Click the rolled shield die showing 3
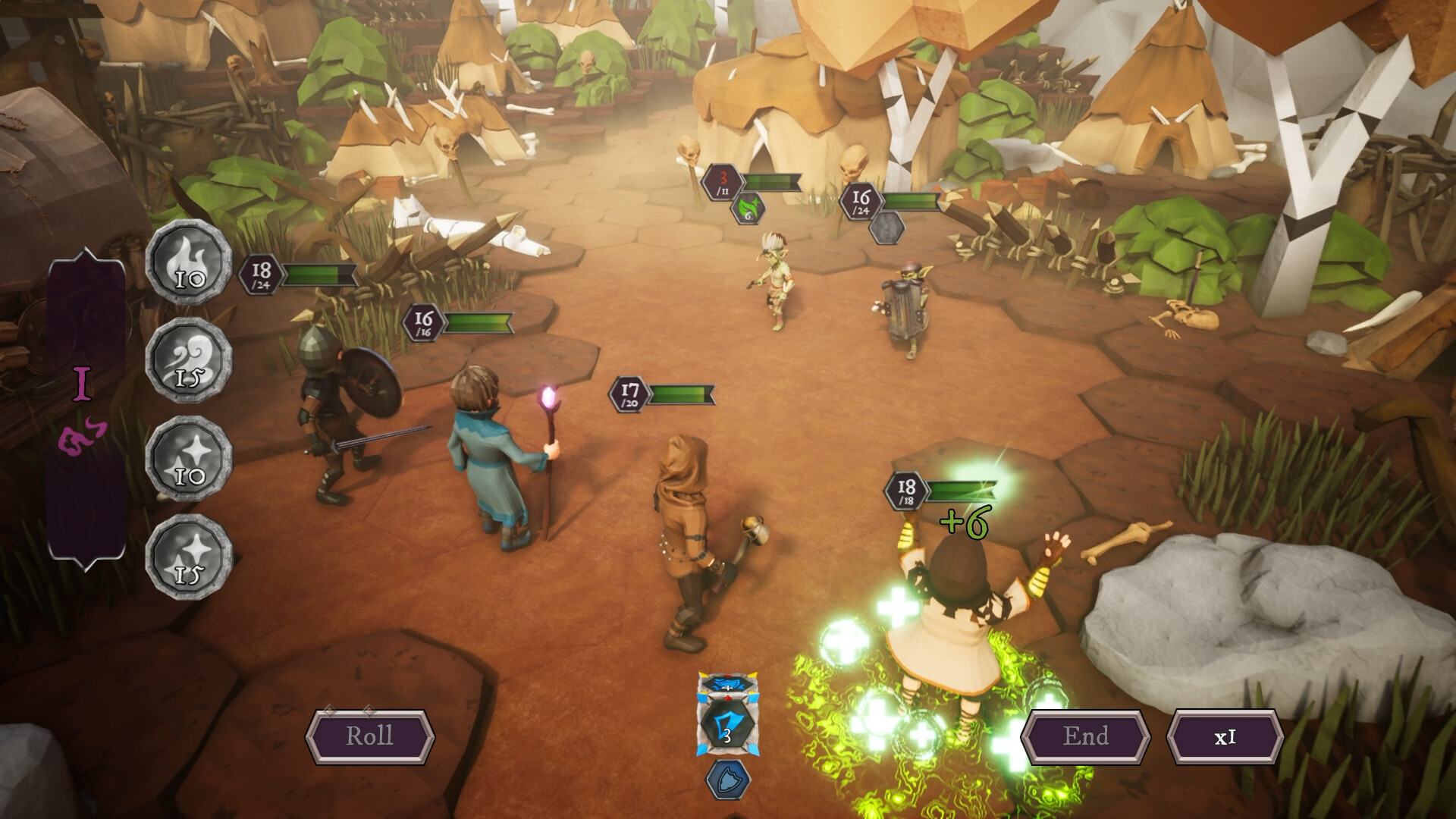Image resolution: width=1456 pixels, height=819 pixels. coord(726,724)
